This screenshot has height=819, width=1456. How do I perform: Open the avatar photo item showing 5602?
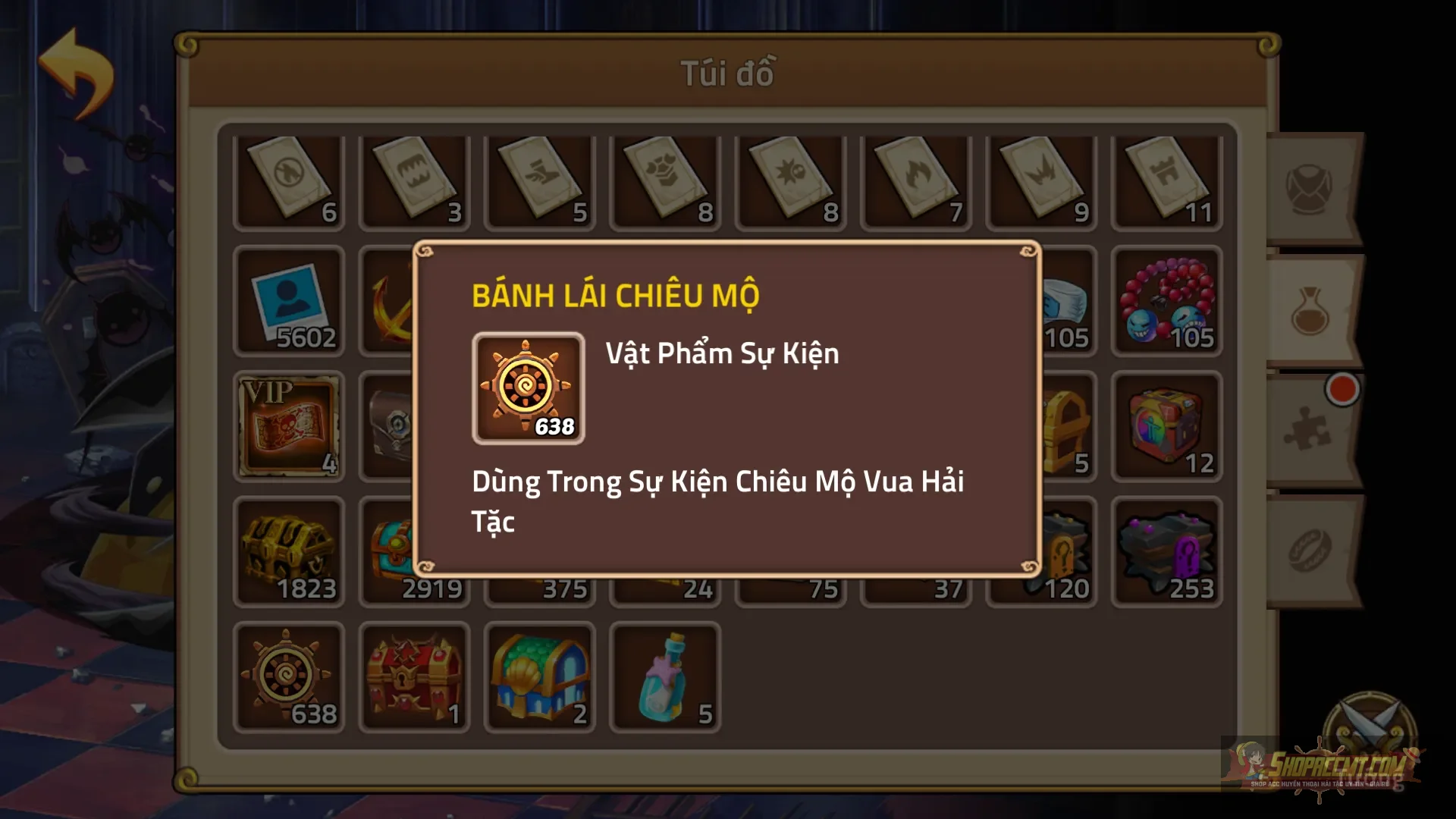pyautogui.click(x=289, y=302)
